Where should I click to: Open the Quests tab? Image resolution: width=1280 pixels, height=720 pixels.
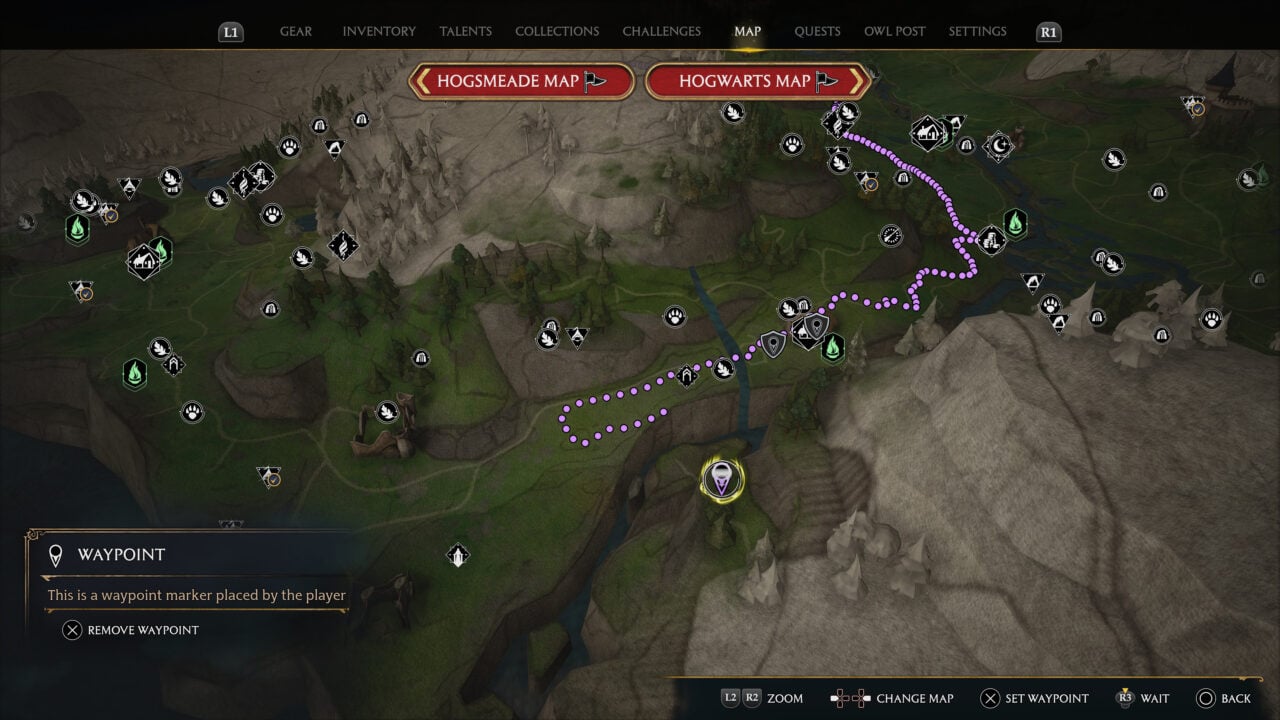[817, 31]
